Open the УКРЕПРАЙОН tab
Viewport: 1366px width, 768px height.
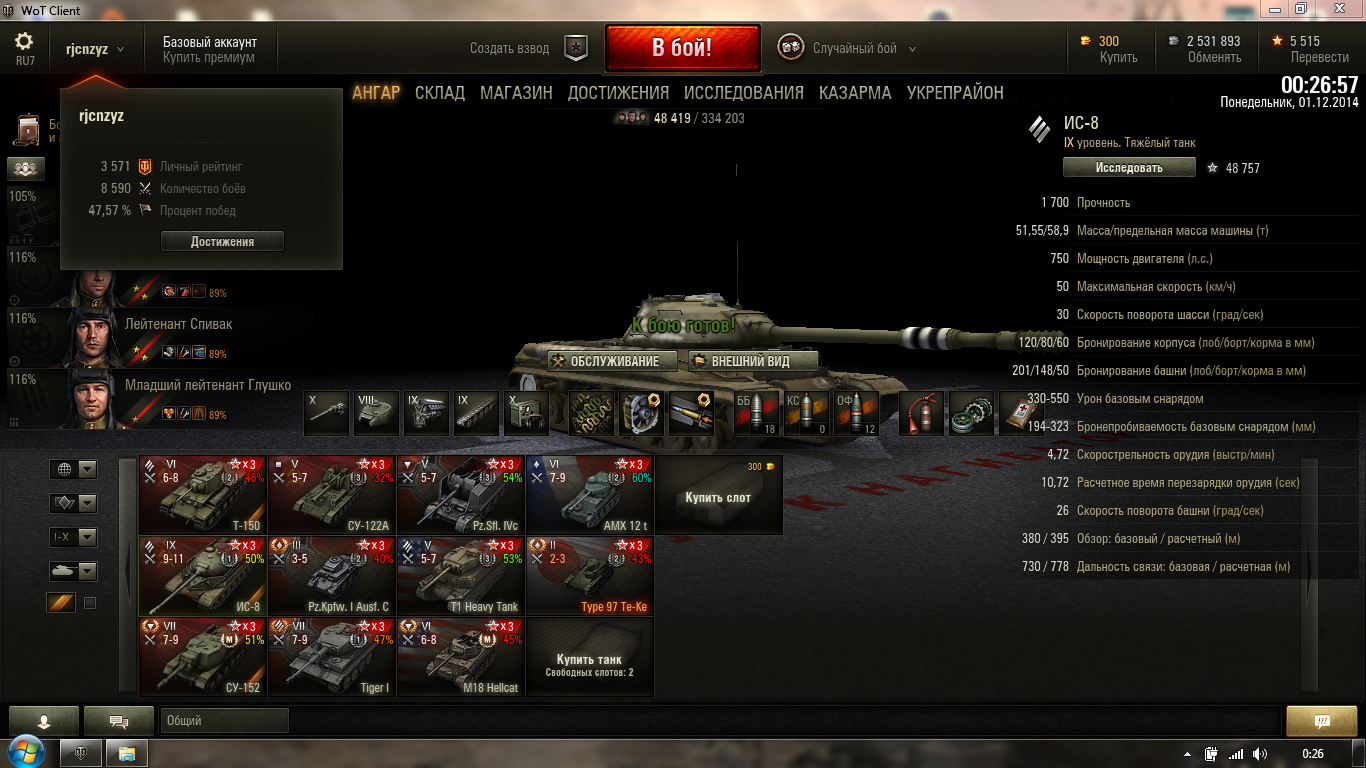pos(955,93)
